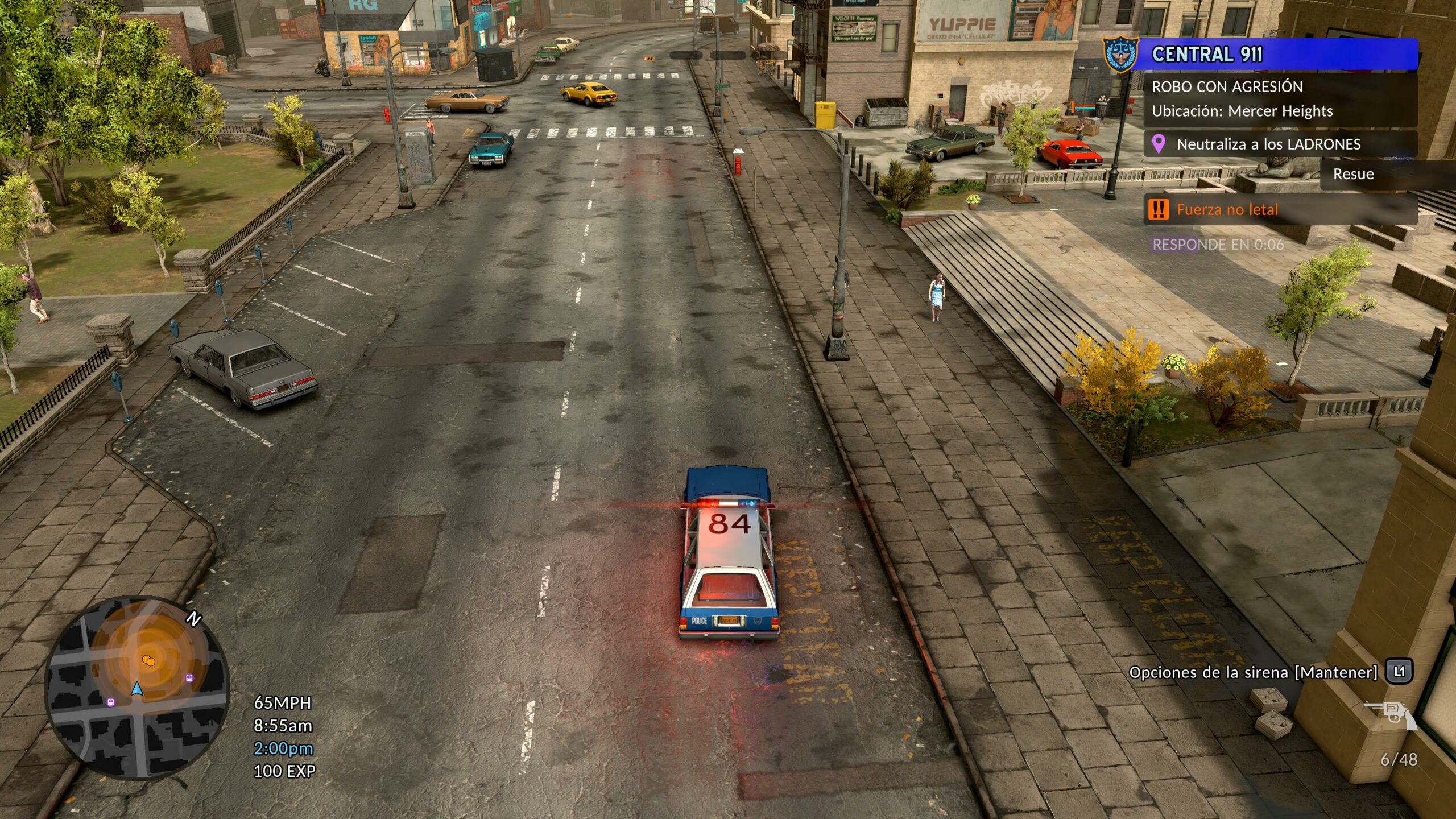The width and height of the screenshot is (1456, 819).
Task: Open the circular minimap
Action: coord(136,686)
